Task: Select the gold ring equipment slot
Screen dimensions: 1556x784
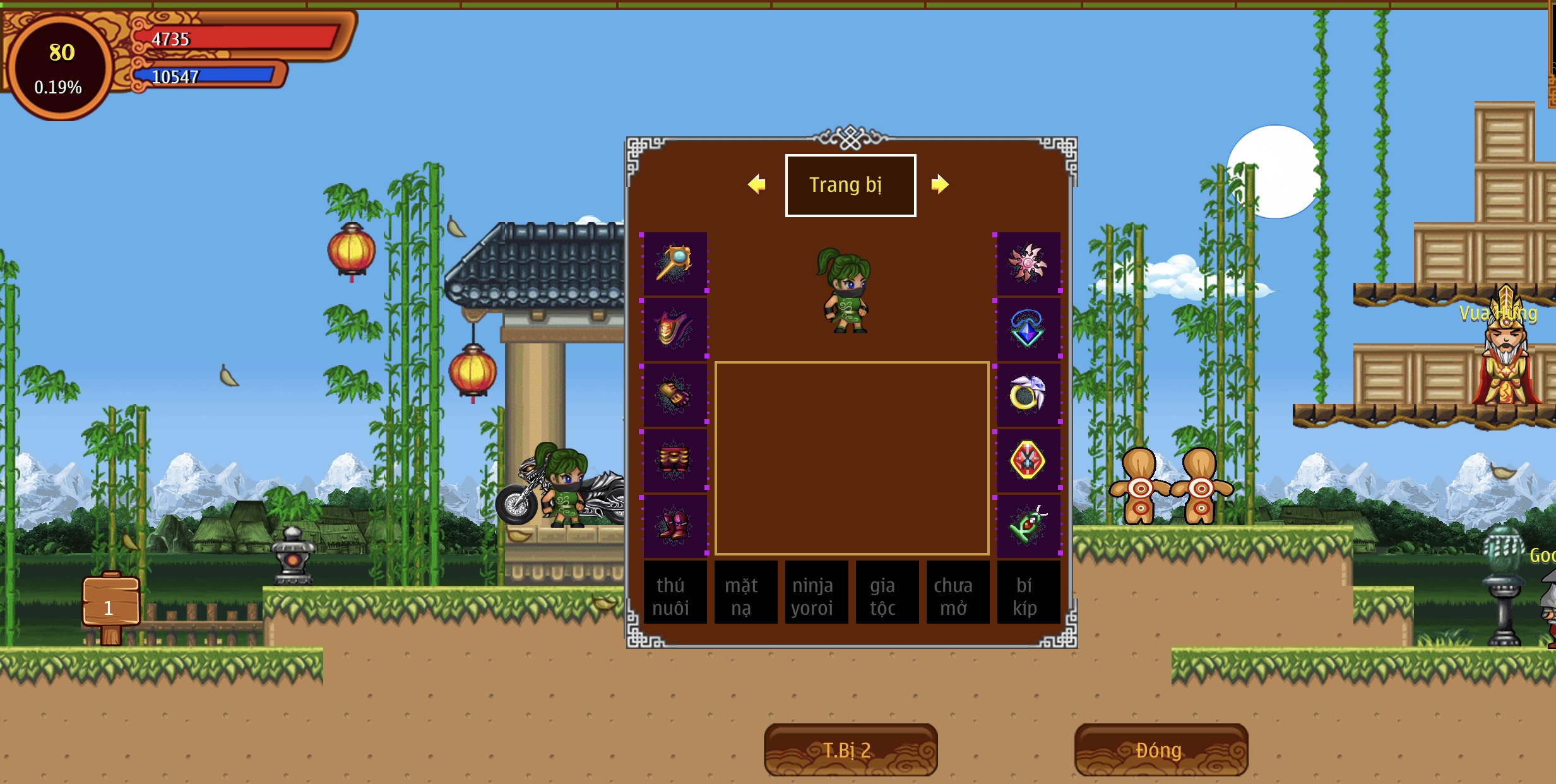Action: 1028,395
